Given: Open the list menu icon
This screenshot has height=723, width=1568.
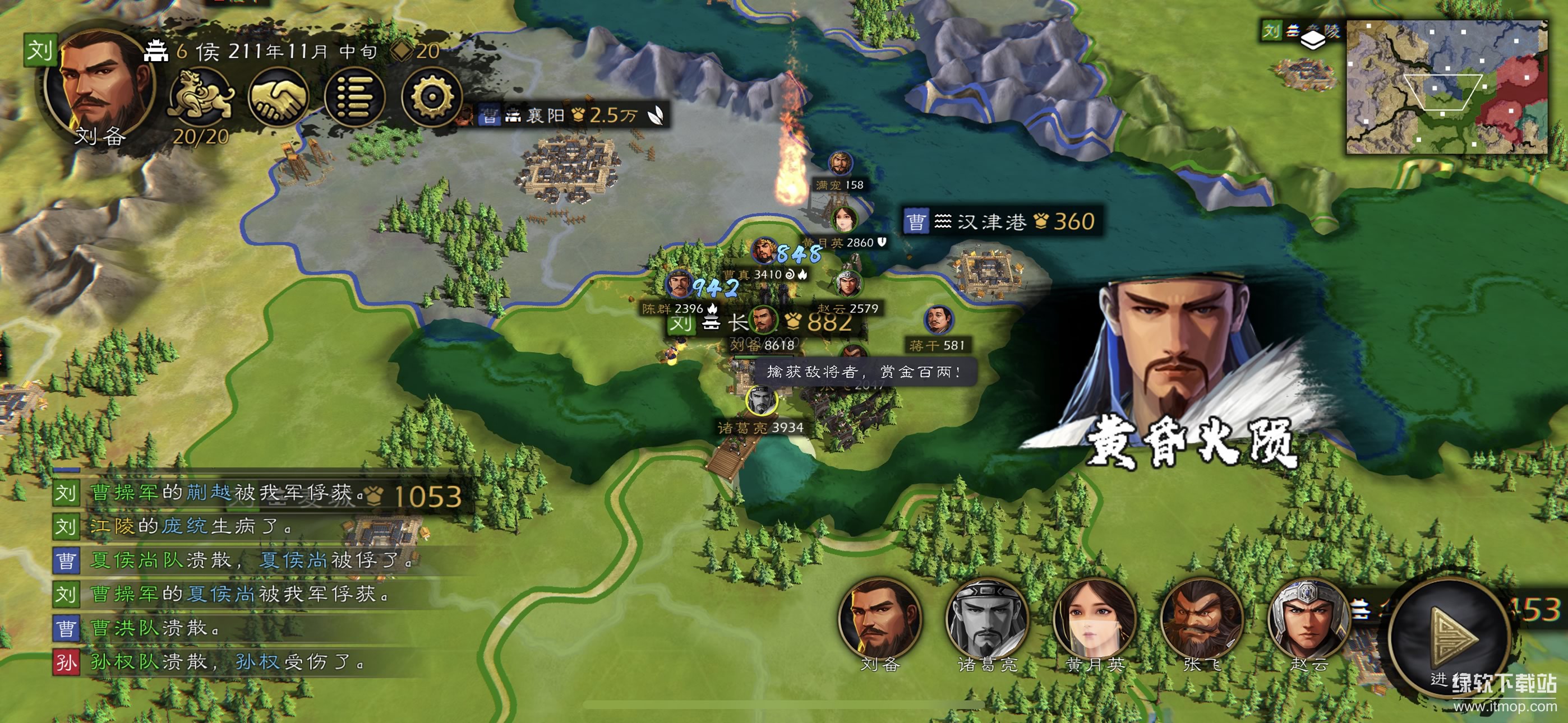Looking at the screenshot, I should 355,98.
